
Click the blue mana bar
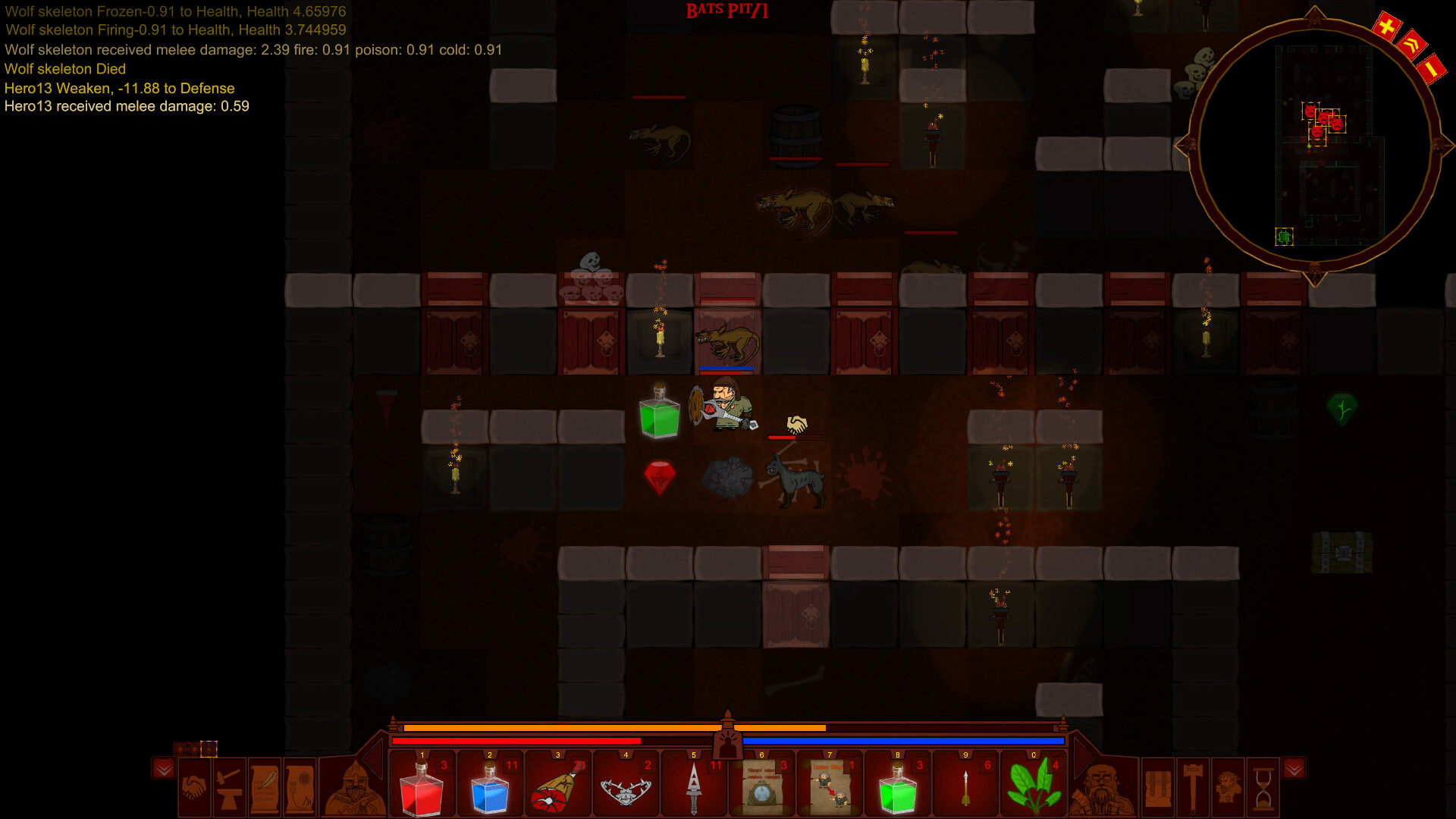coord(902,740)
